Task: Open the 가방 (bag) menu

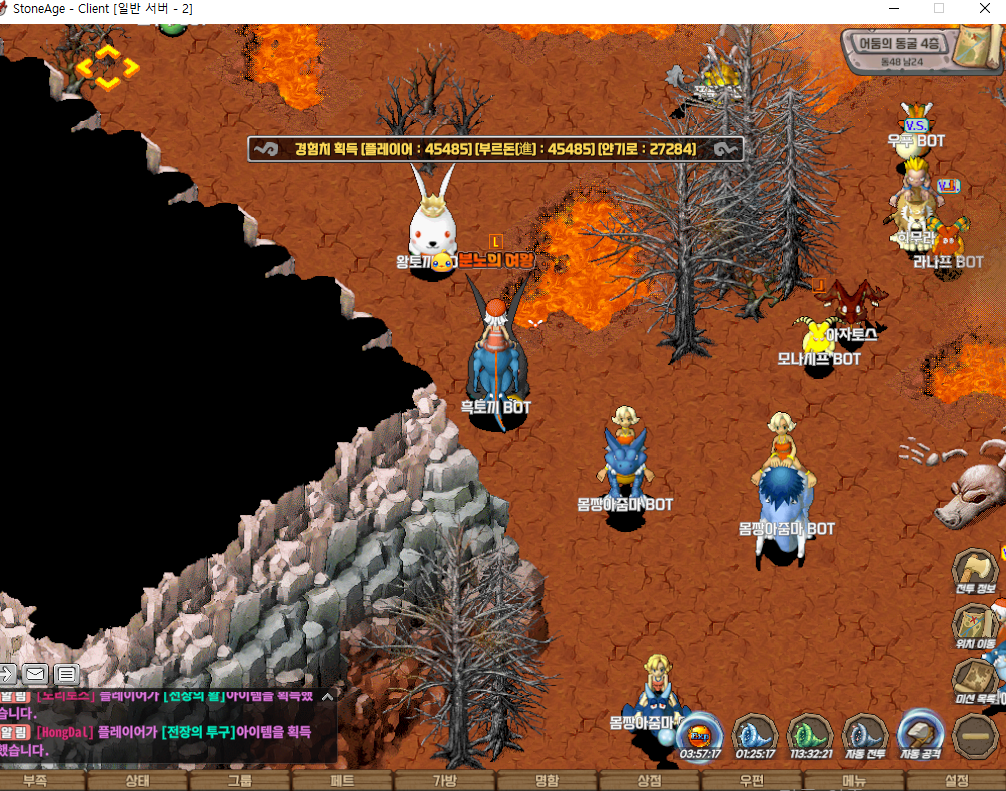Action: (x=444, y=781)
